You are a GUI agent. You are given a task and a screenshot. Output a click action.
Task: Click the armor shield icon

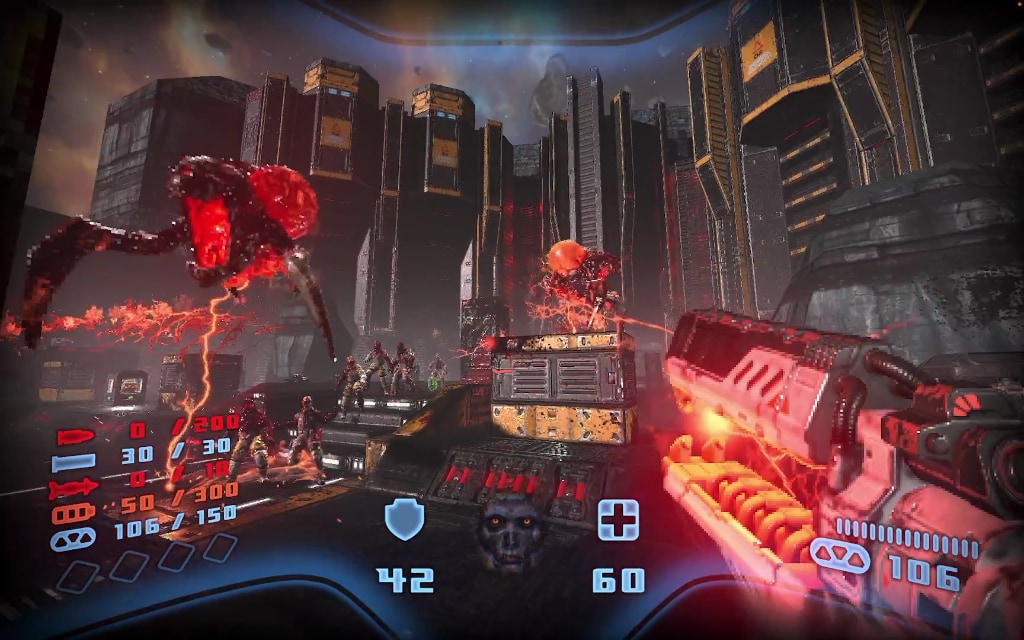point(405,521)
